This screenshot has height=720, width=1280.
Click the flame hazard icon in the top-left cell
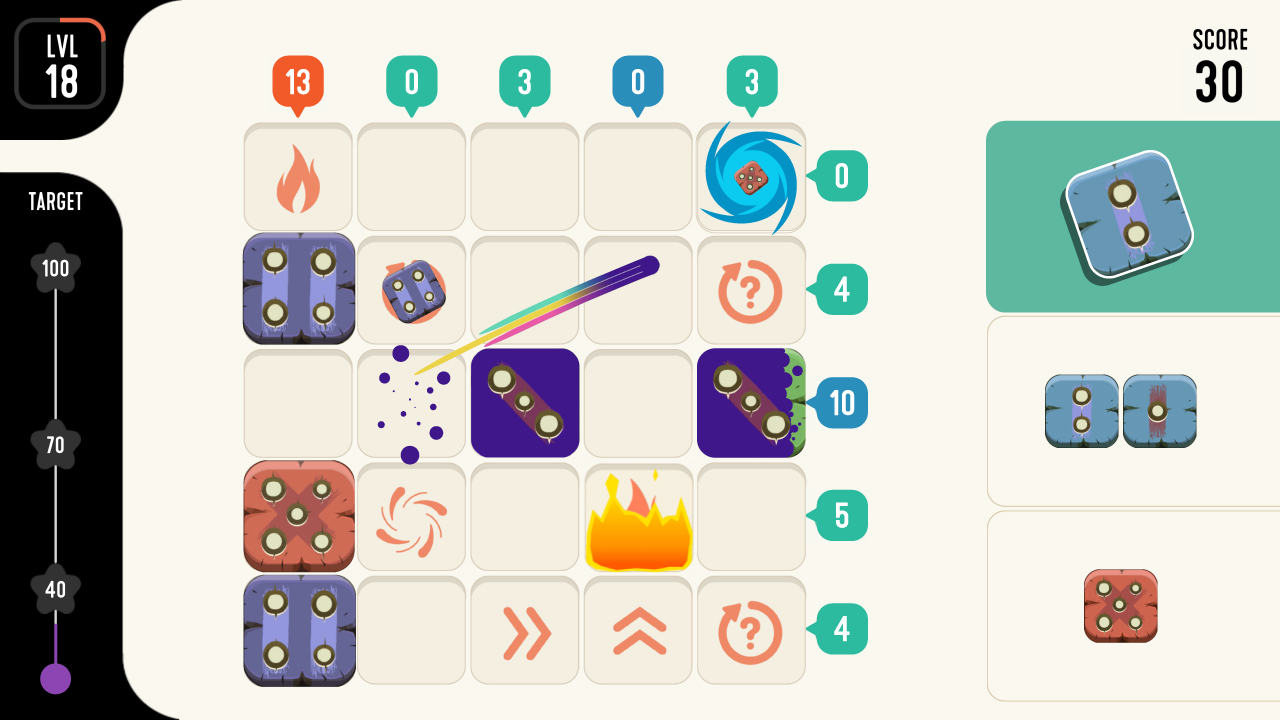pos(298,176)
